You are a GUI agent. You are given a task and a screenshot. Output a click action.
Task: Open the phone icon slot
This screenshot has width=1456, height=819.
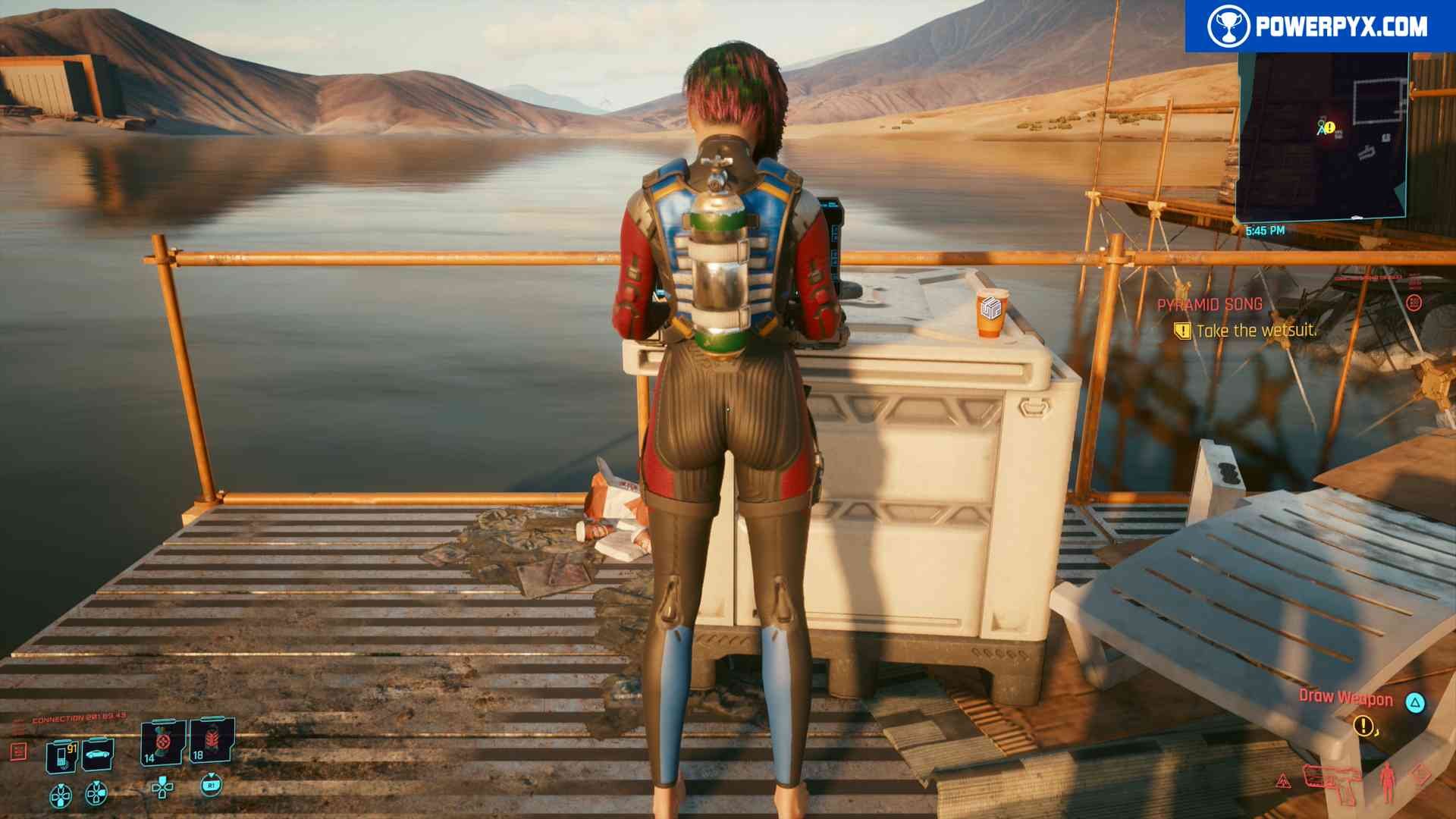[x=61, y=755]
